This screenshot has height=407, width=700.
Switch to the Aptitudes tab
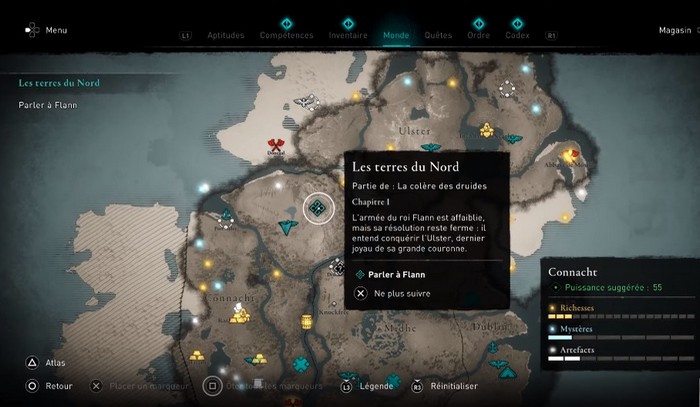225,35
